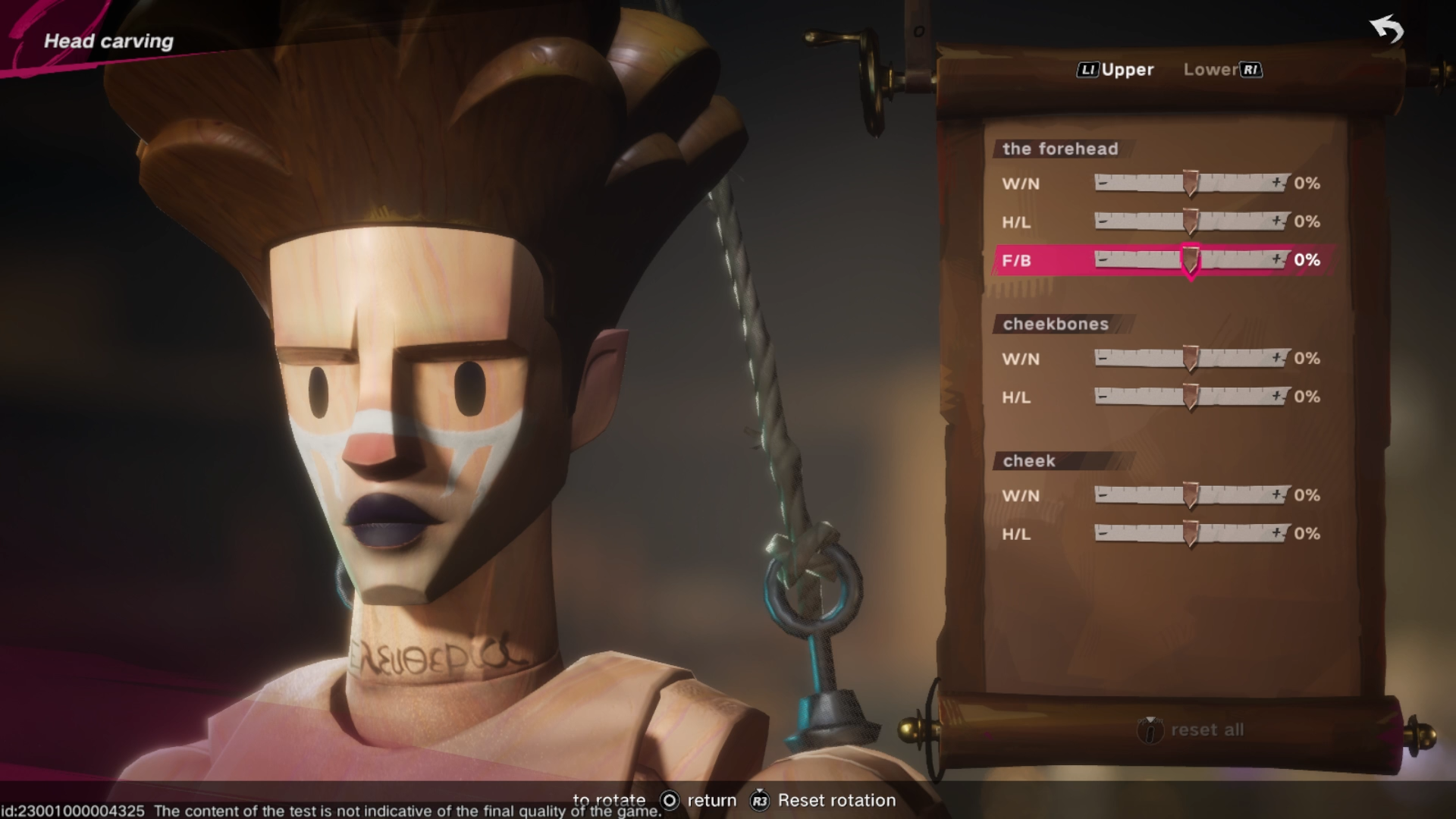
Task: Adjust the forehead H/L slider
Action: (1191, 221)
